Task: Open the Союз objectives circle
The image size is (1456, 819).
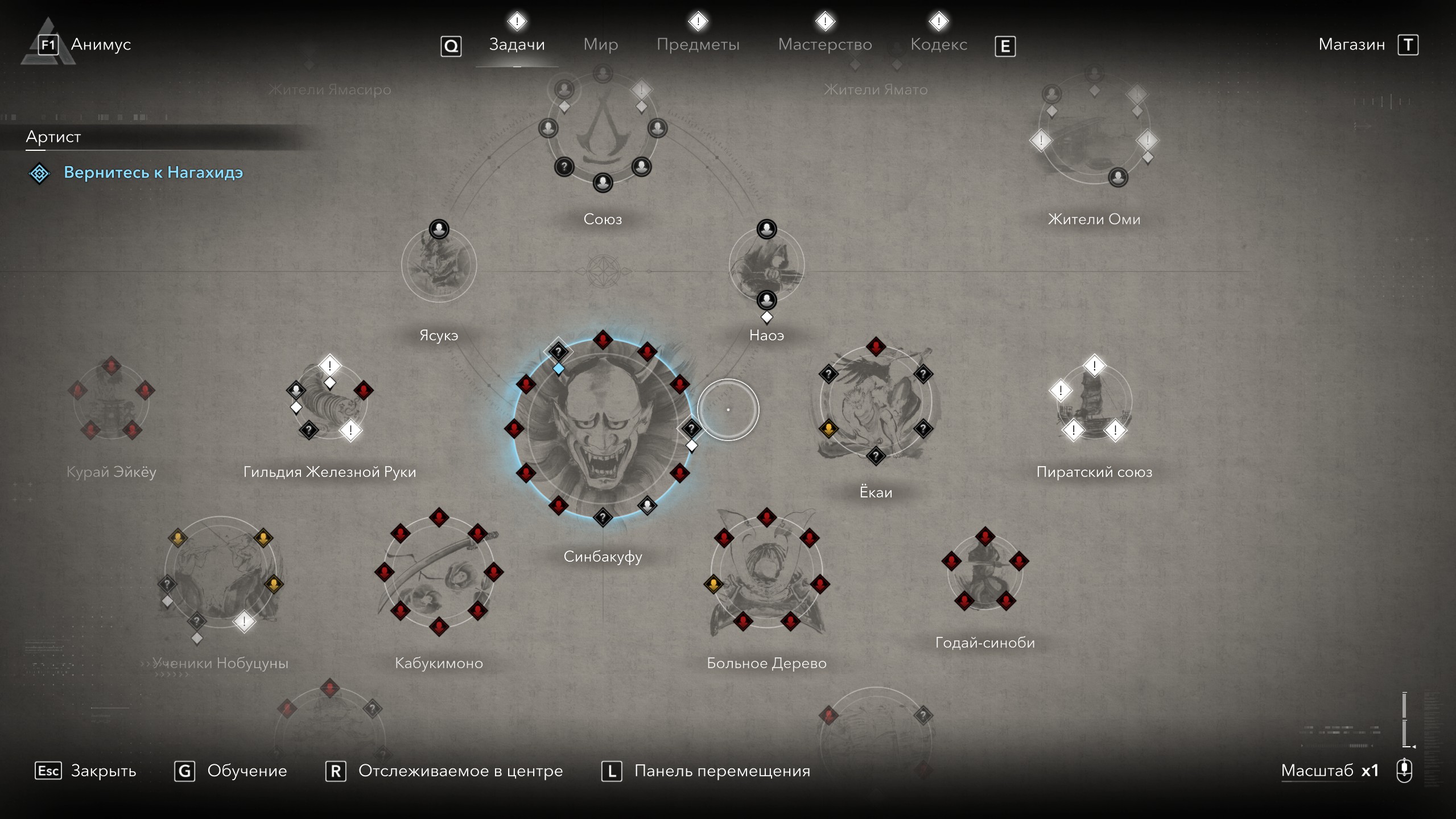Action: pyautogui.click(x=603, y=129)
